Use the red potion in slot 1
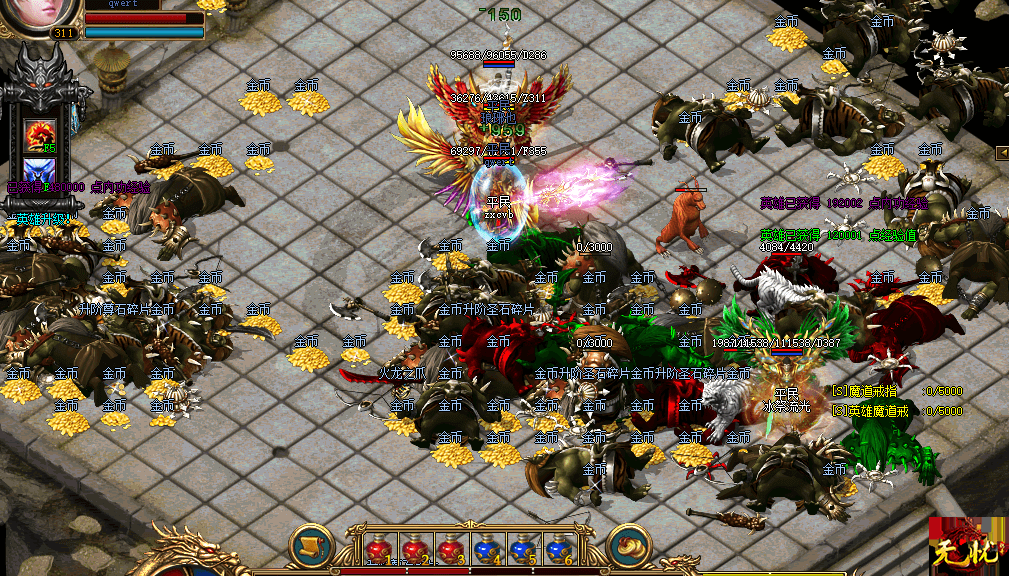This screenshot has height=576, width=1009. coord(378,549)
